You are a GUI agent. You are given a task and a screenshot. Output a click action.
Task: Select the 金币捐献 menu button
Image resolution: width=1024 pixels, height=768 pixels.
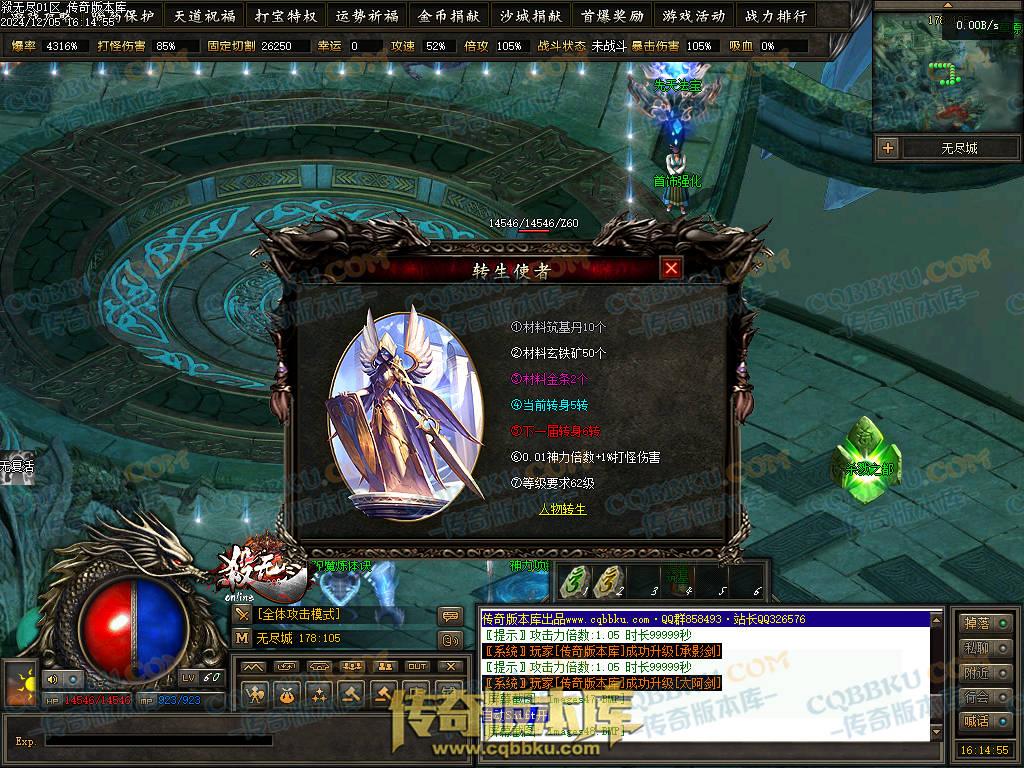click(449, 16)
